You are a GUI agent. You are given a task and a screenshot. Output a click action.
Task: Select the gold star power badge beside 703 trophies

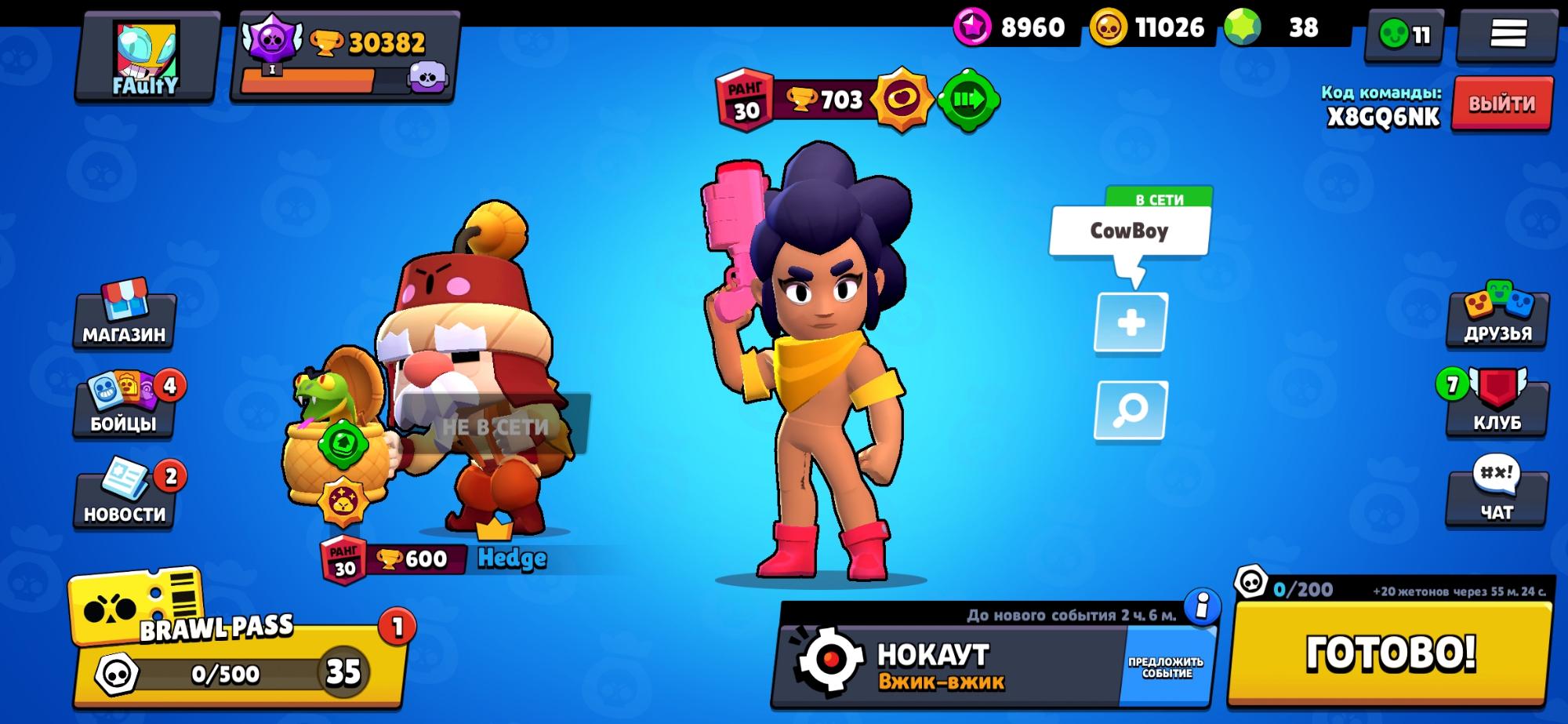click(903, 100)
